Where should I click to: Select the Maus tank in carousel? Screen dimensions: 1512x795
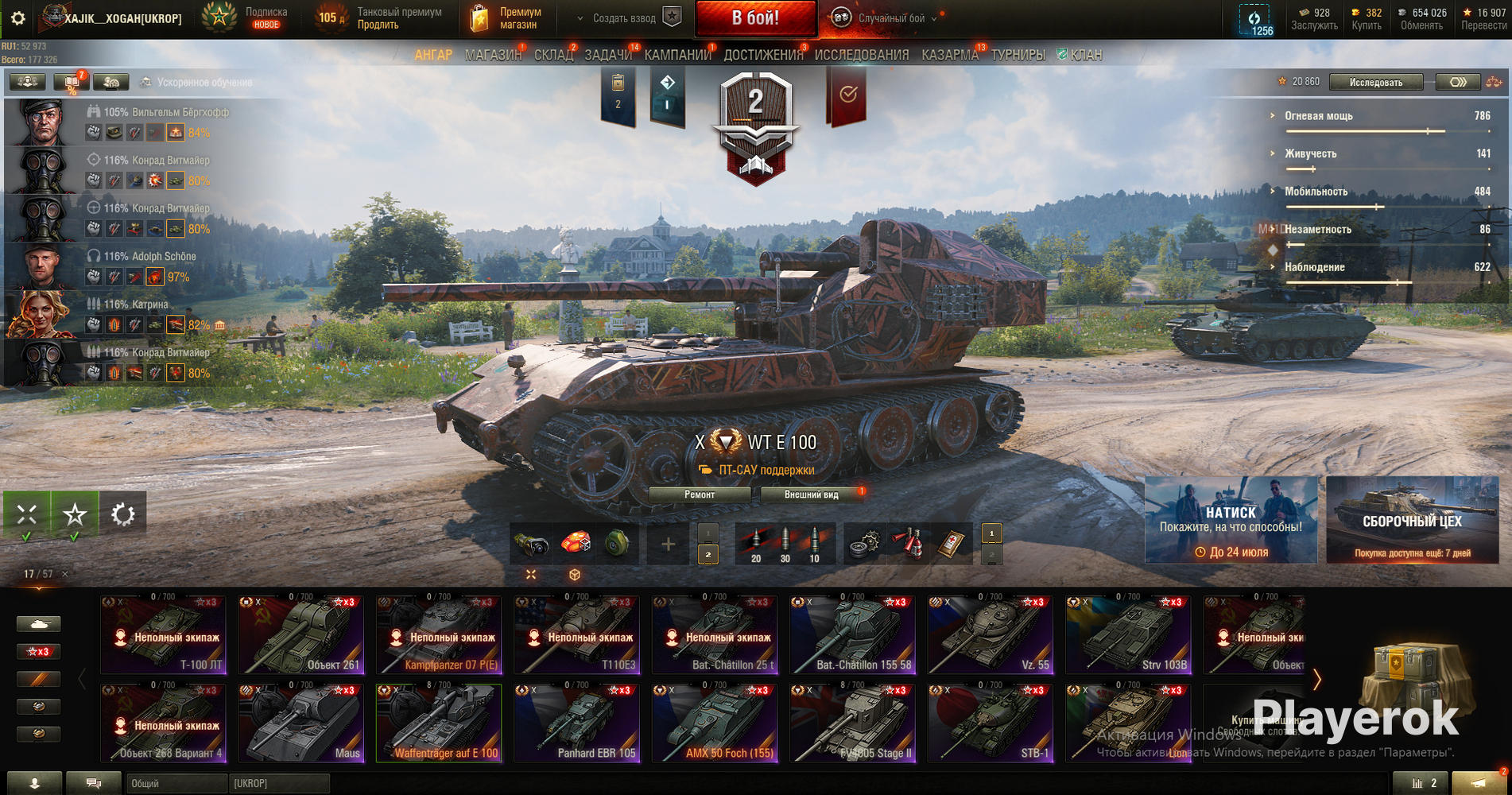tap(301, 723)
